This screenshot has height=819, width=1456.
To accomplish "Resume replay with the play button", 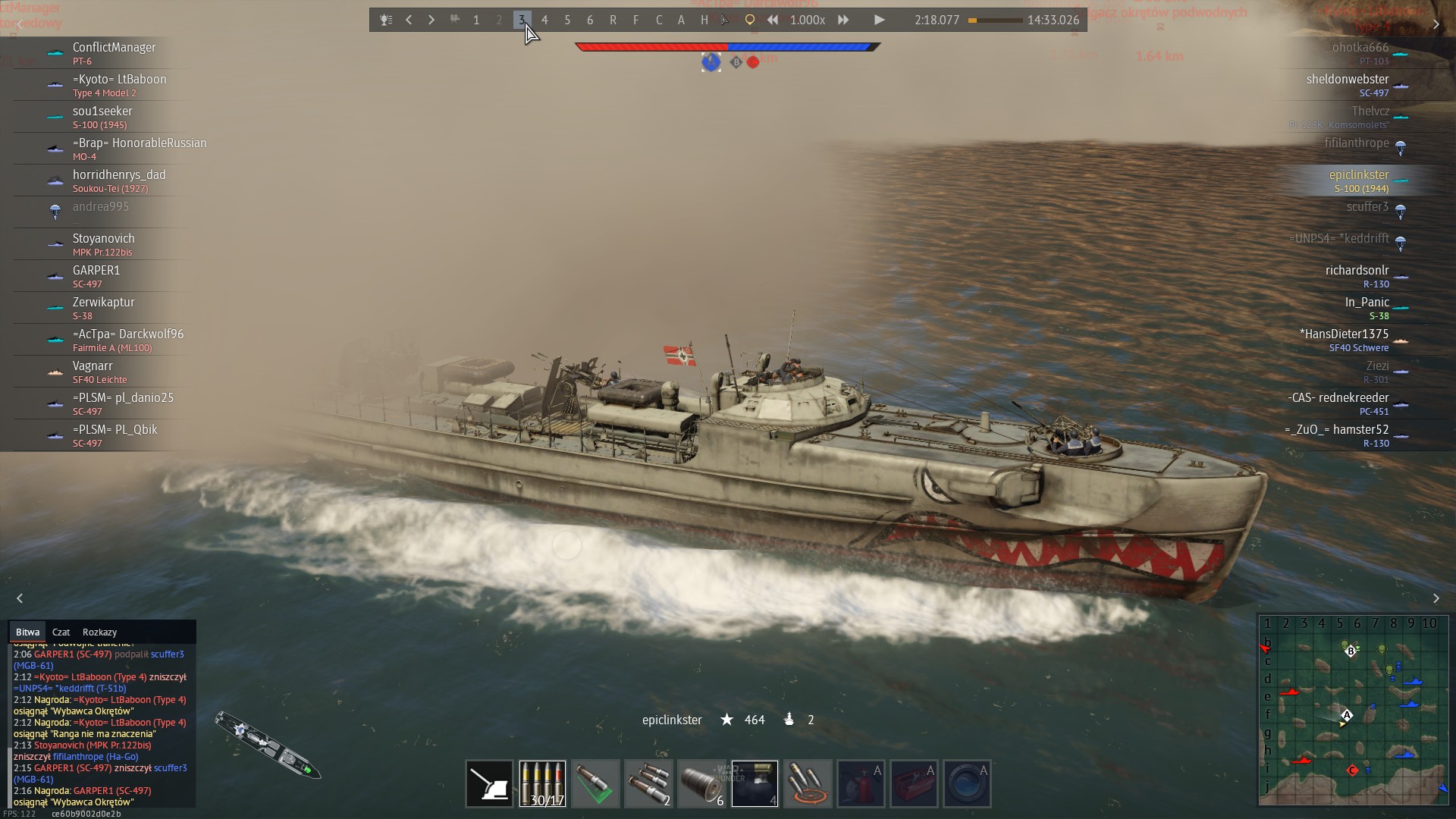I will [879, 20].
